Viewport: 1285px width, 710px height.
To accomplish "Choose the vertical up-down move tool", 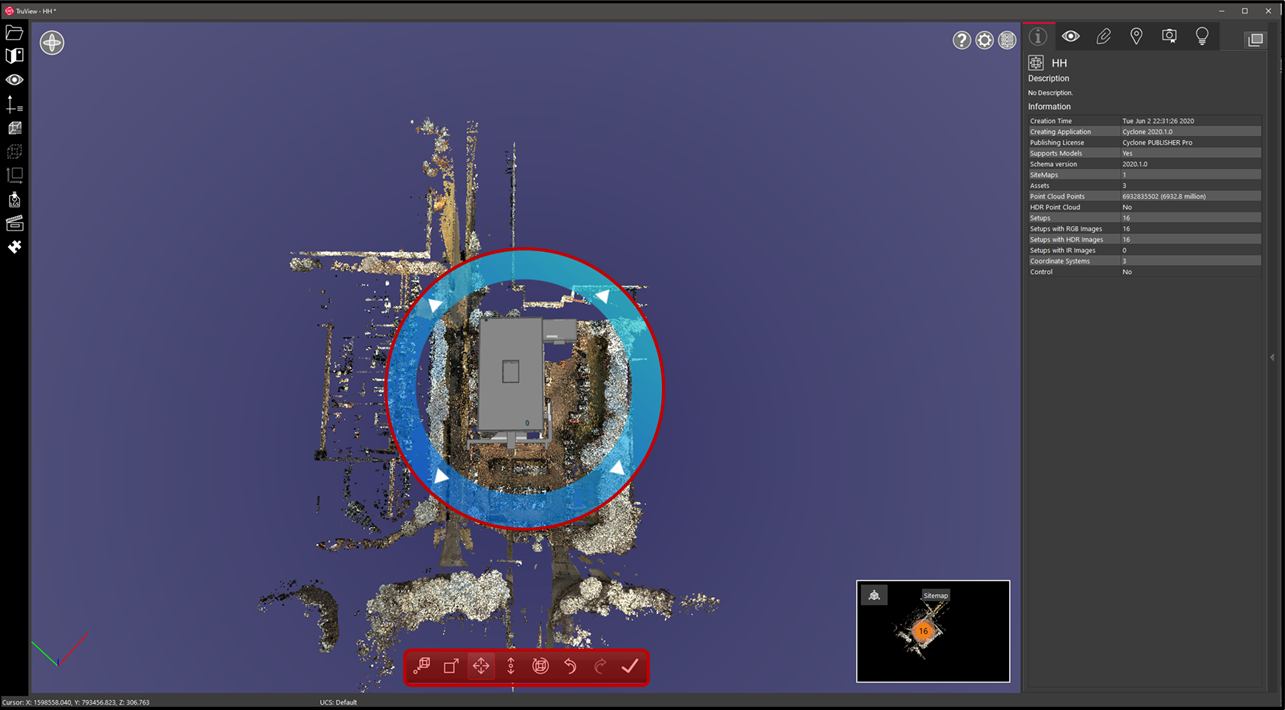I will coord(511,666).
